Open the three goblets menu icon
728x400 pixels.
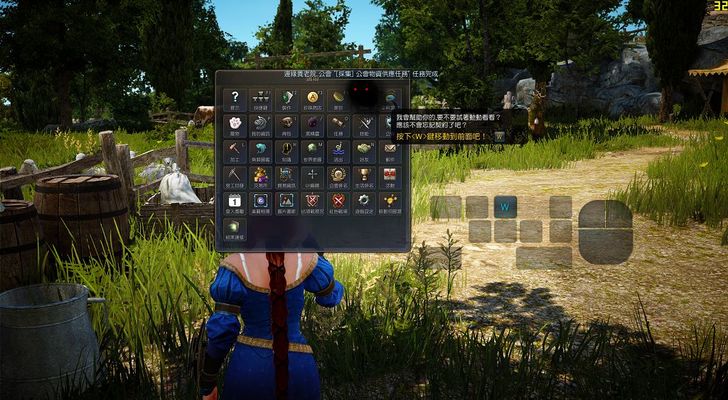coord(261,97)
